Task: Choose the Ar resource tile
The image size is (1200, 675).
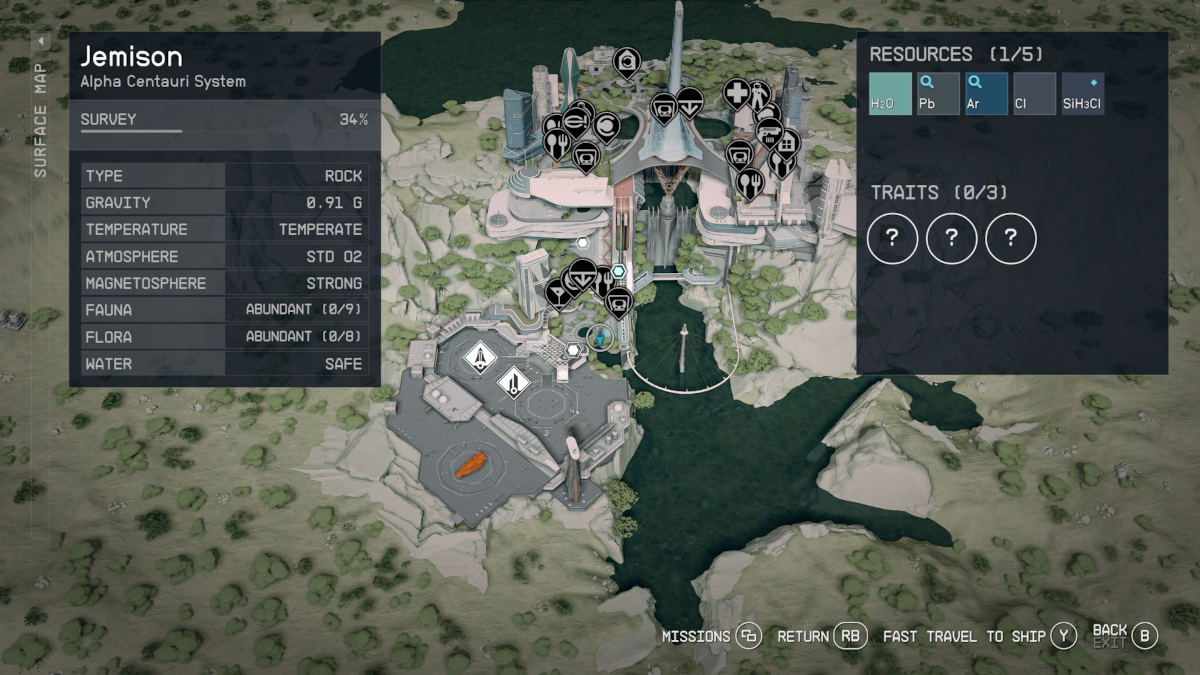Action: [x=986, y=93]
